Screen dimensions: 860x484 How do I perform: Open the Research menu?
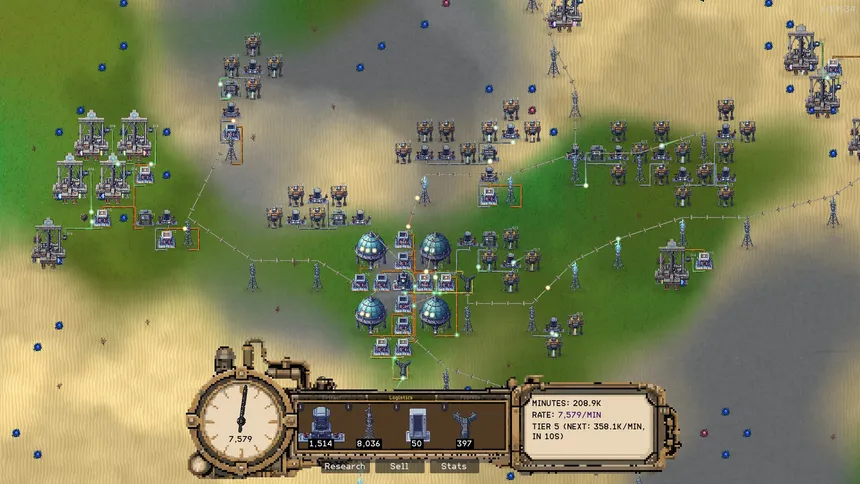345,466
